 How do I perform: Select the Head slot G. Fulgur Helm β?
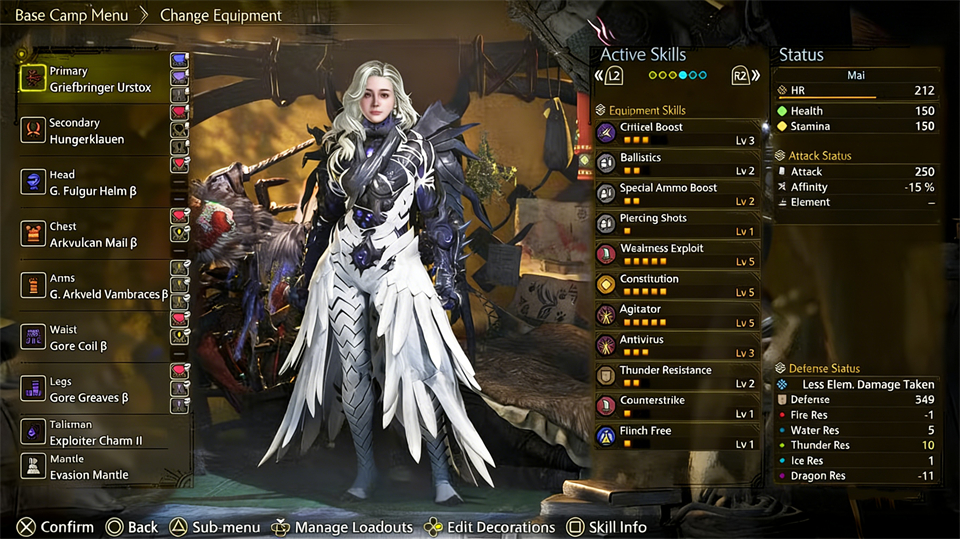coord(99,183)
